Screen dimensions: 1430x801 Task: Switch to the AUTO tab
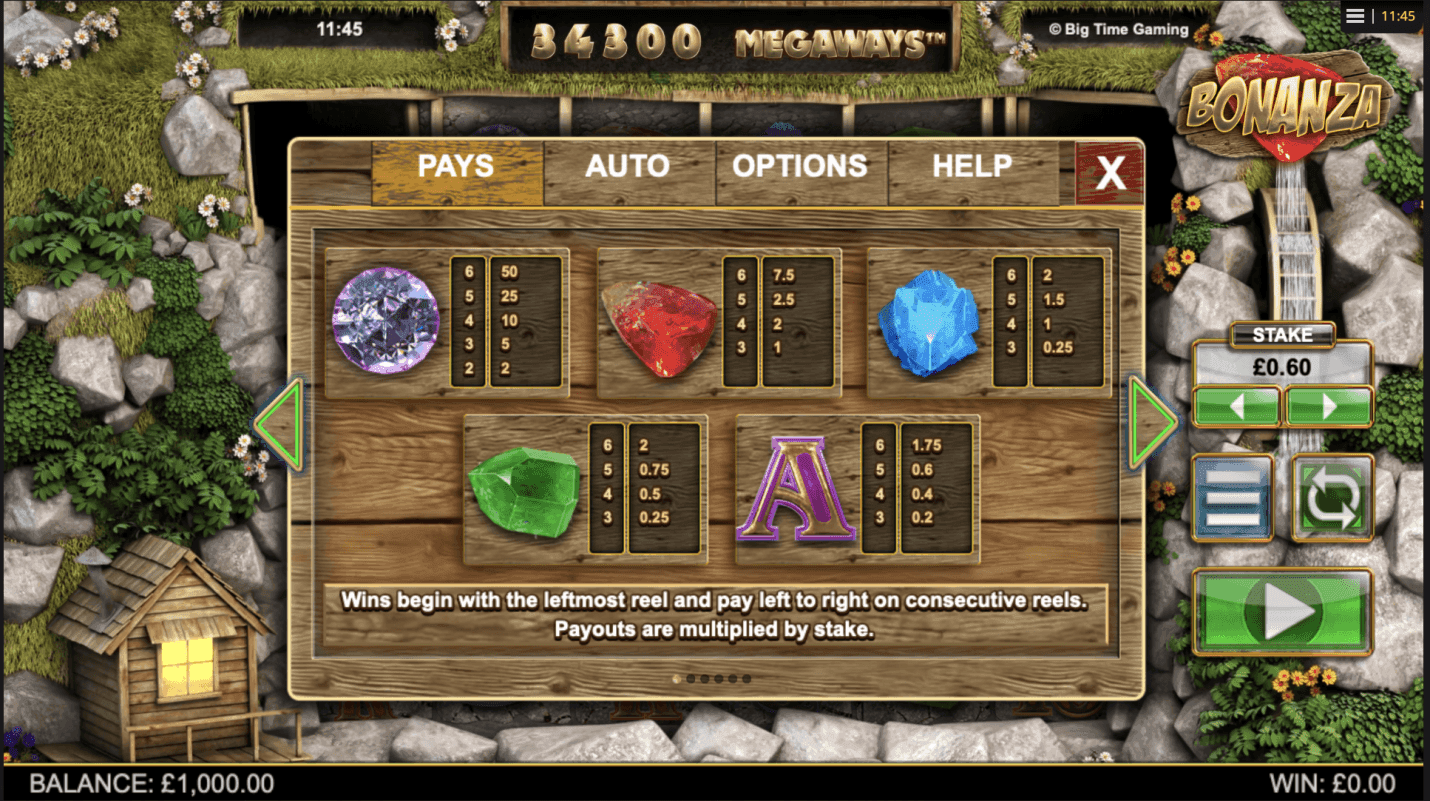tap(629, 166)
